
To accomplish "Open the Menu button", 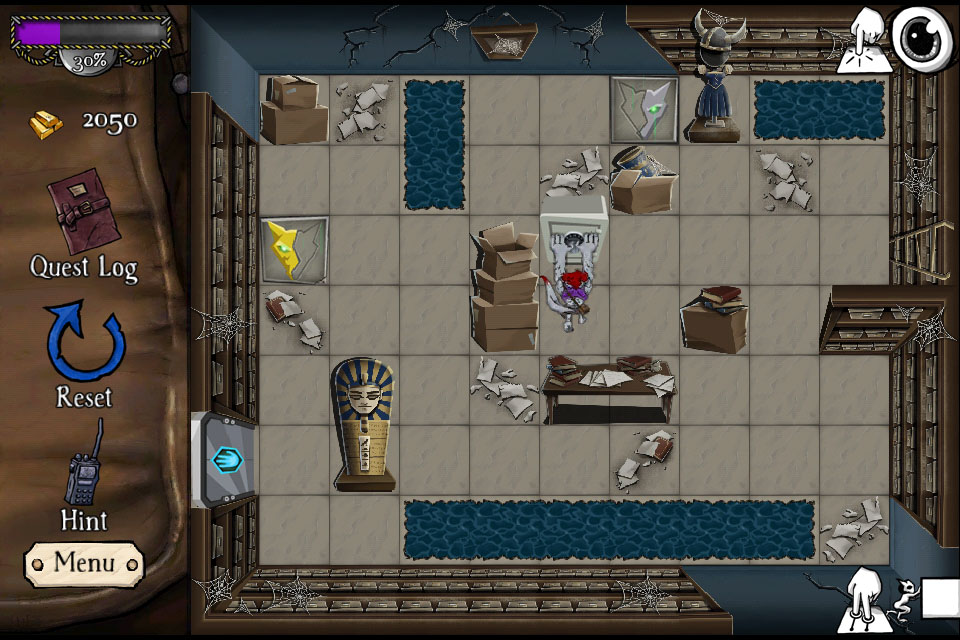I will (84, 563).
